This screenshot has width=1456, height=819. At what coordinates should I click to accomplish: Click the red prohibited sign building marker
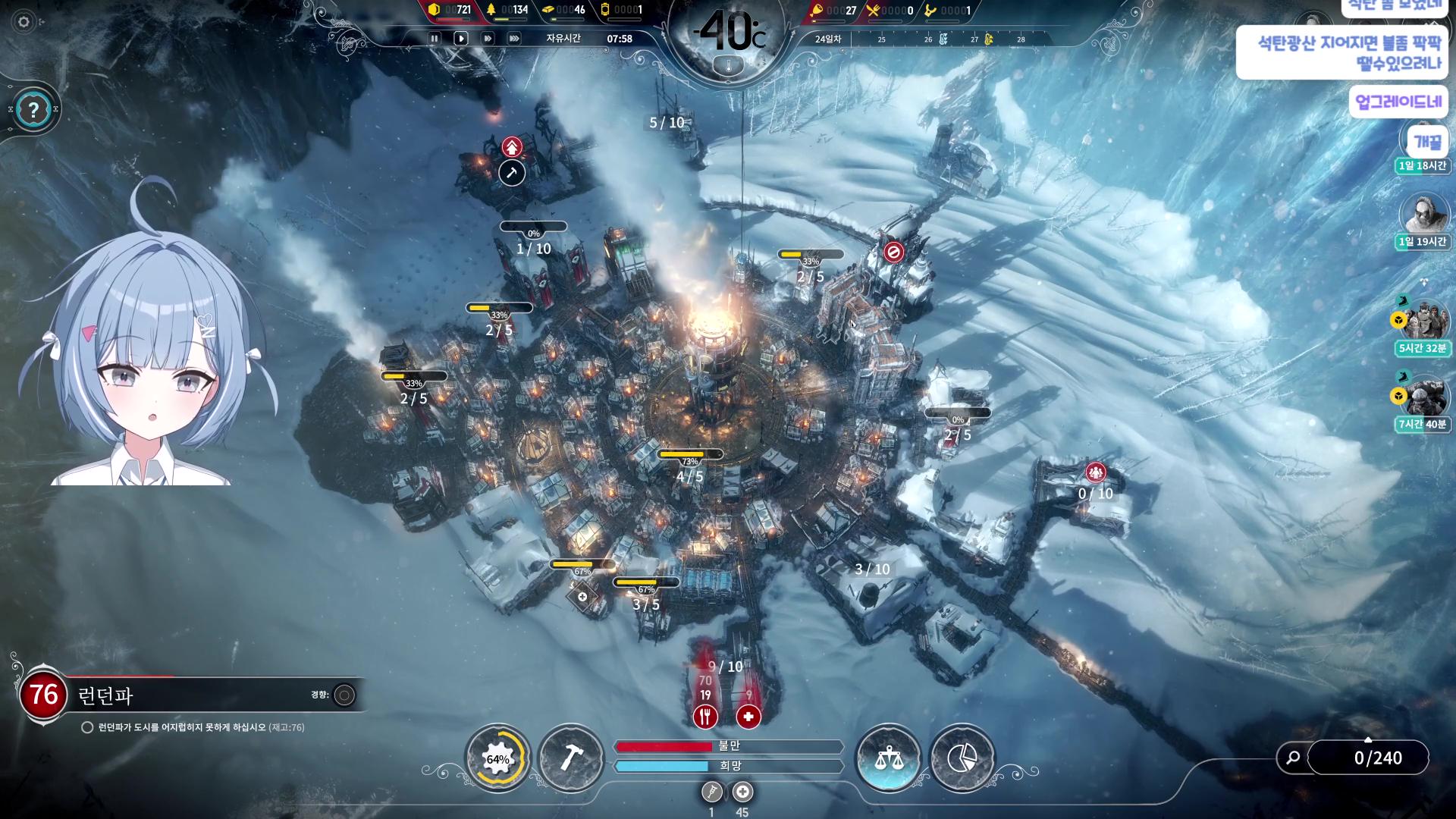point(893,252)
